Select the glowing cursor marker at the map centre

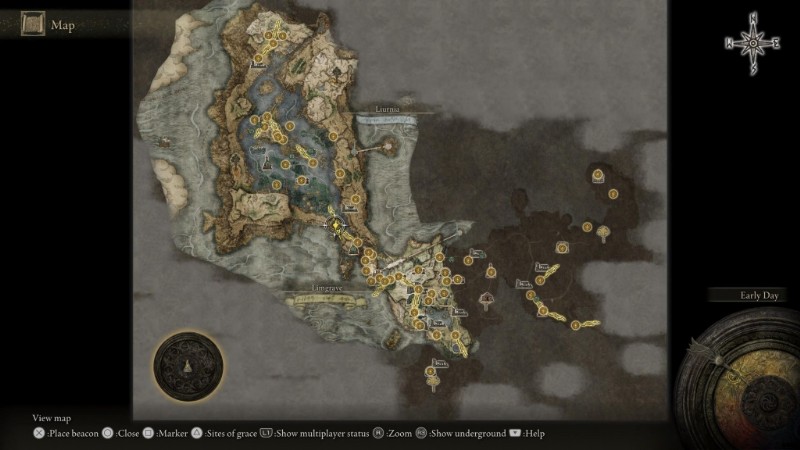pos(335,225)
